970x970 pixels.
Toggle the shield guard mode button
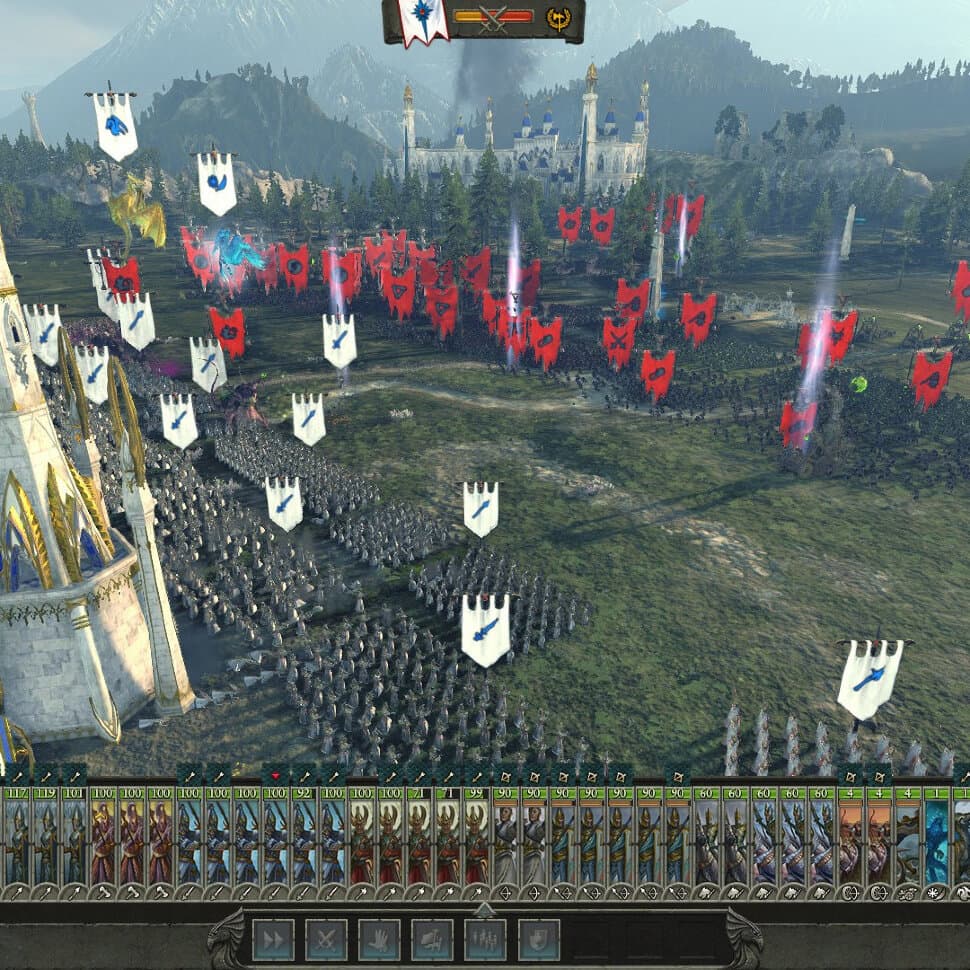[538, 940]
